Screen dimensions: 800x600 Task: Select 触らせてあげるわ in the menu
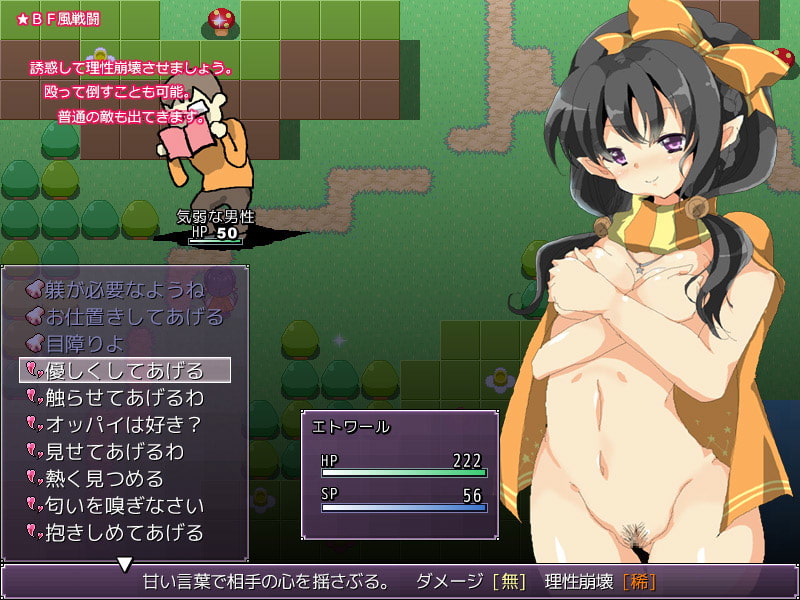coord(125,398)
